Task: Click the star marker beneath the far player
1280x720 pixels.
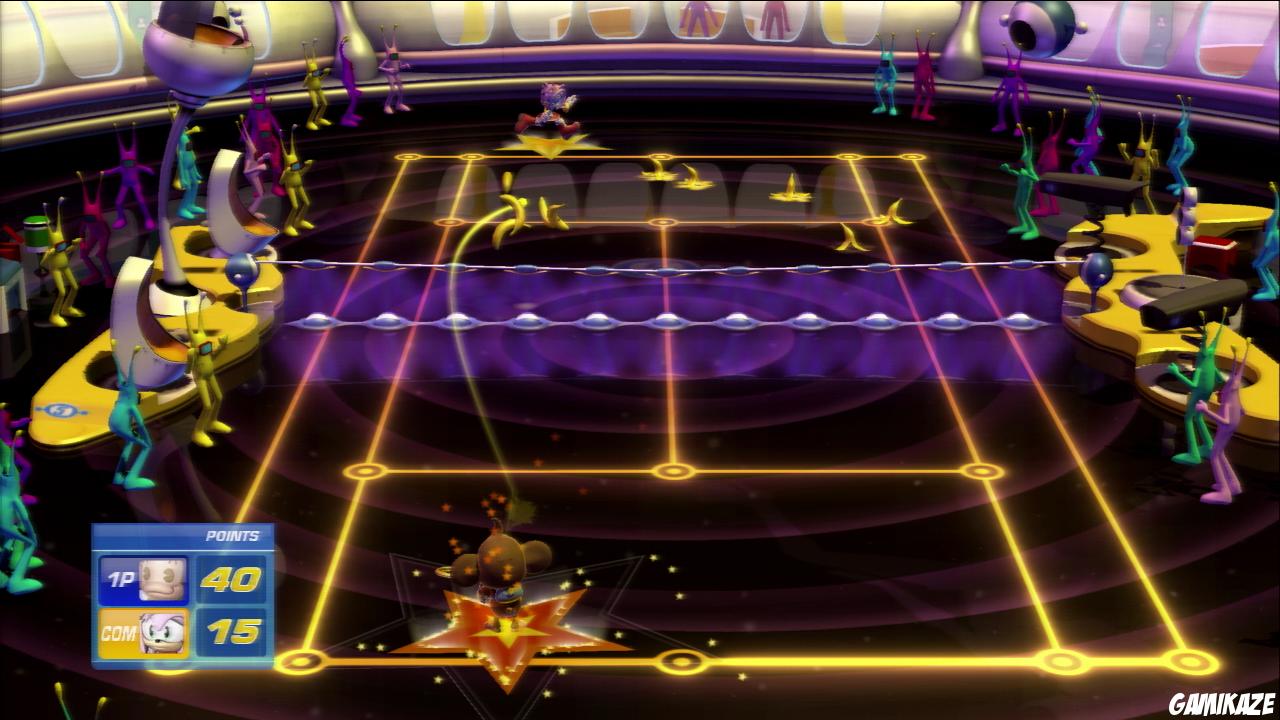Action: pos(549,143)
